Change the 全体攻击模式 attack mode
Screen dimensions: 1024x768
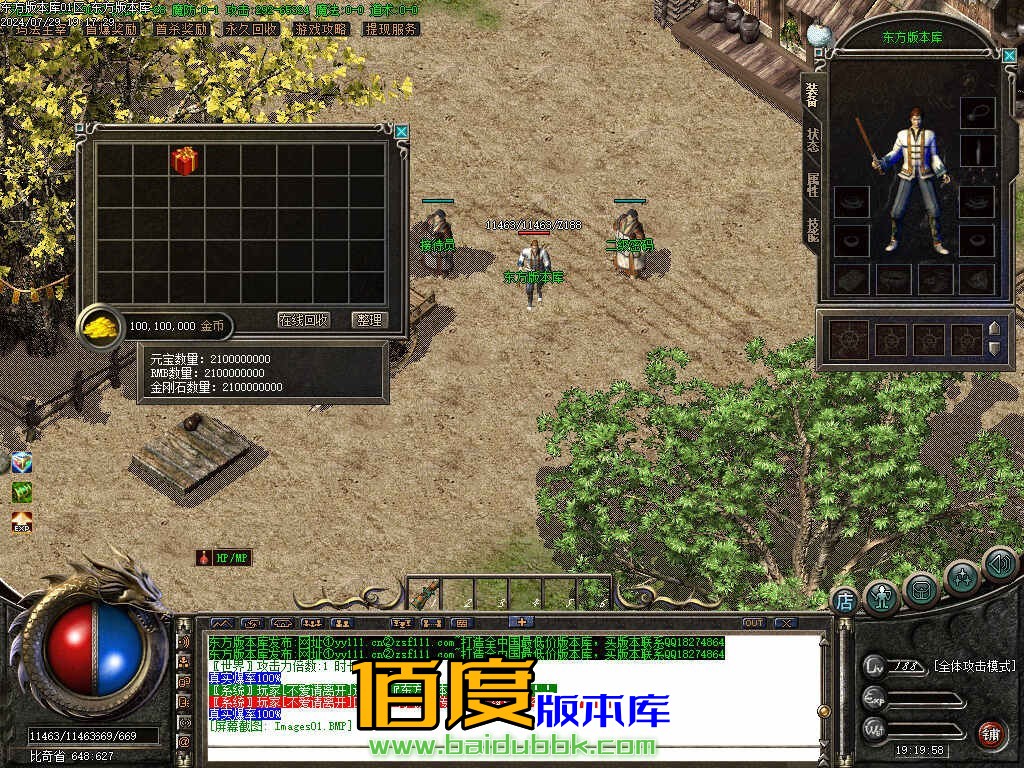tap(973, 666)
